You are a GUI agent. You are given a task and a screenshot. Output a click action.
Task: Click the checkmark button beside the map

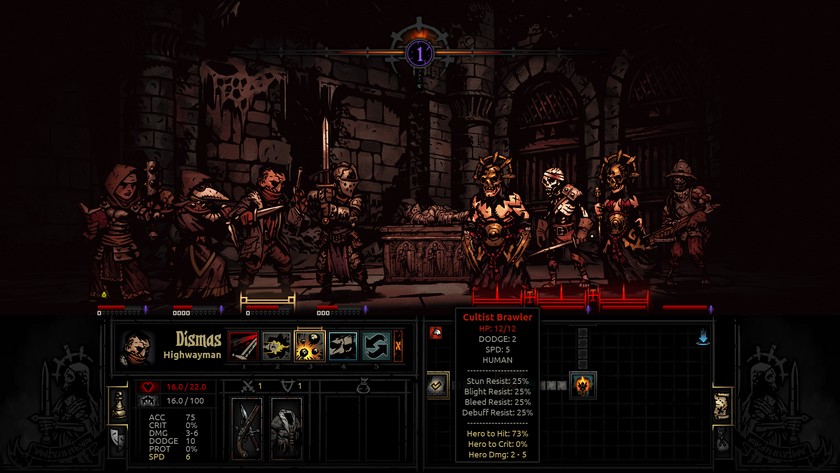coord(437,384)
